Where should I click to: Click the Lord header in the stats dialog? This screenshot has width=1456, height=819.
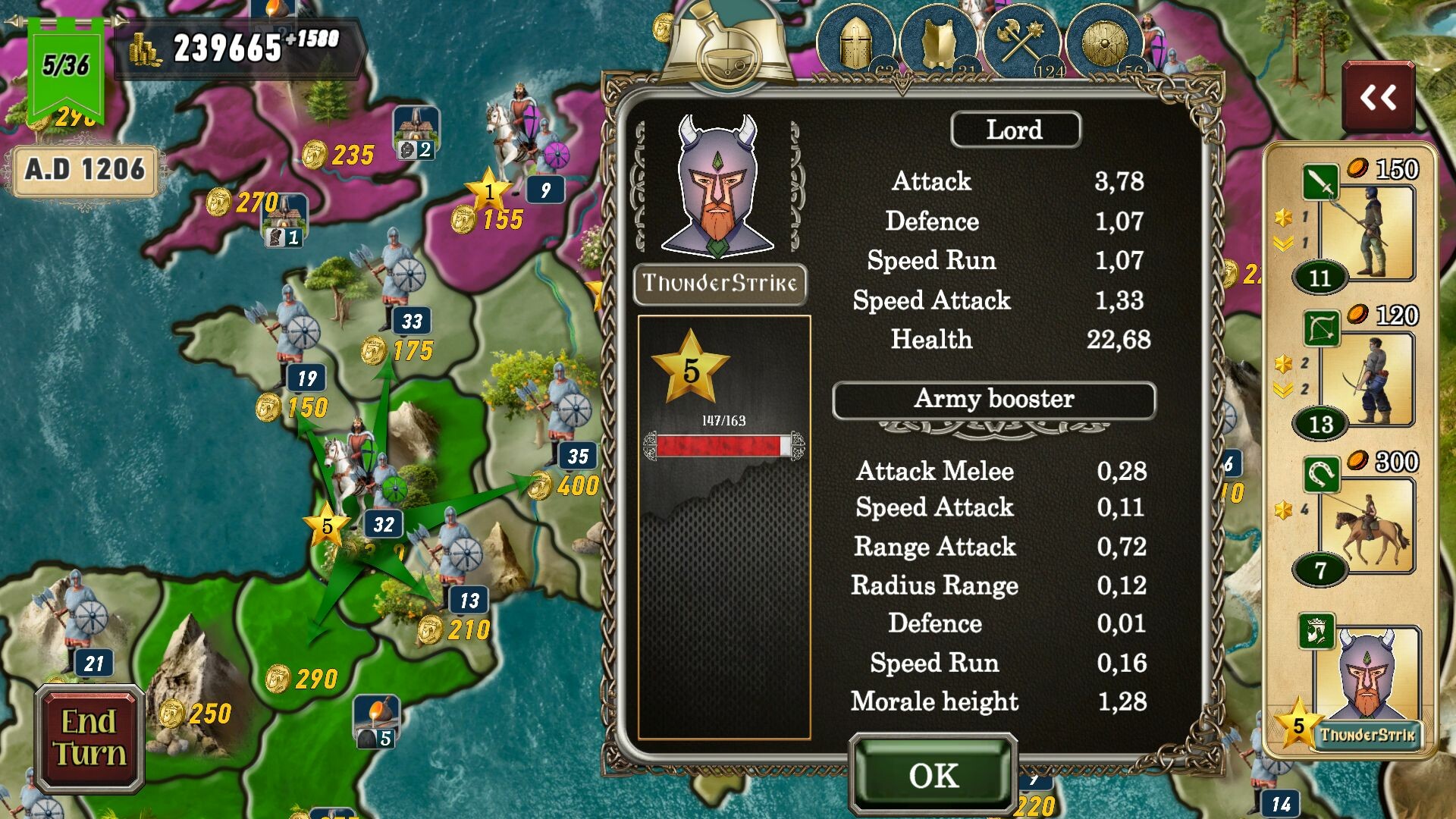click(1015, 130)
